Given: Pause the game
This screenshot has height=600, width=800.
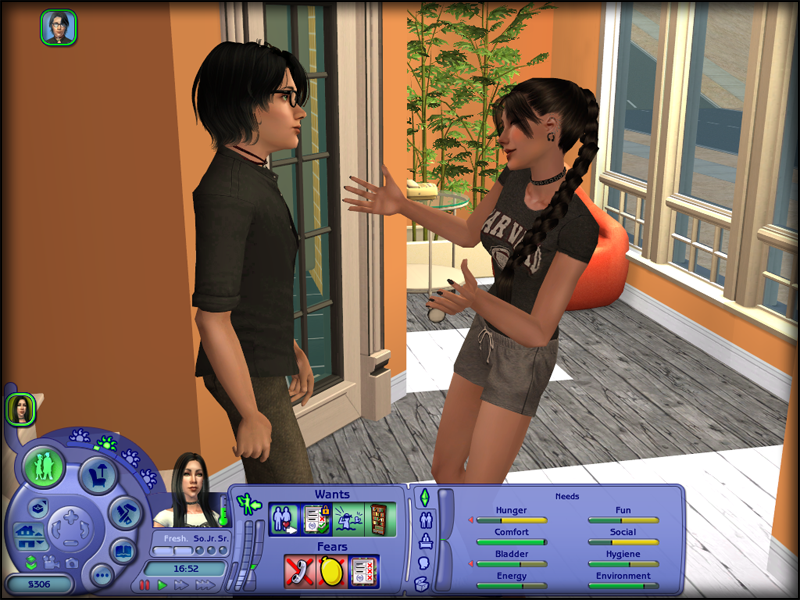Looking at the screenshot, I should tap(145, 585).
